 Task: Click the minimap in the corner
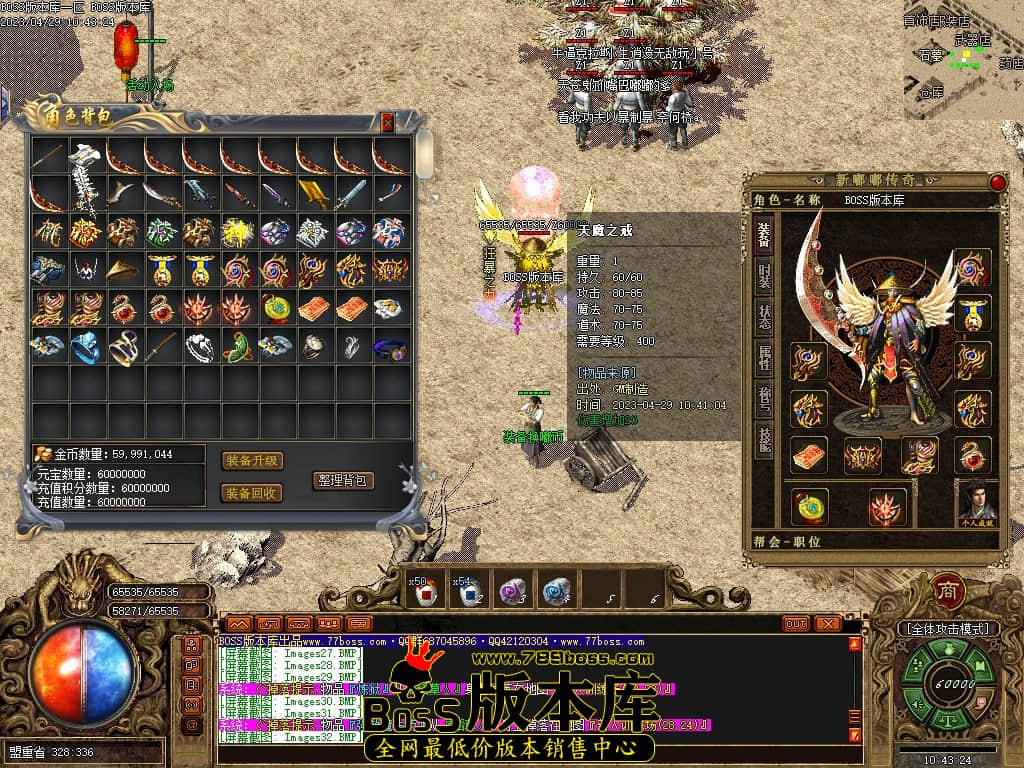(x=963, y=60)
